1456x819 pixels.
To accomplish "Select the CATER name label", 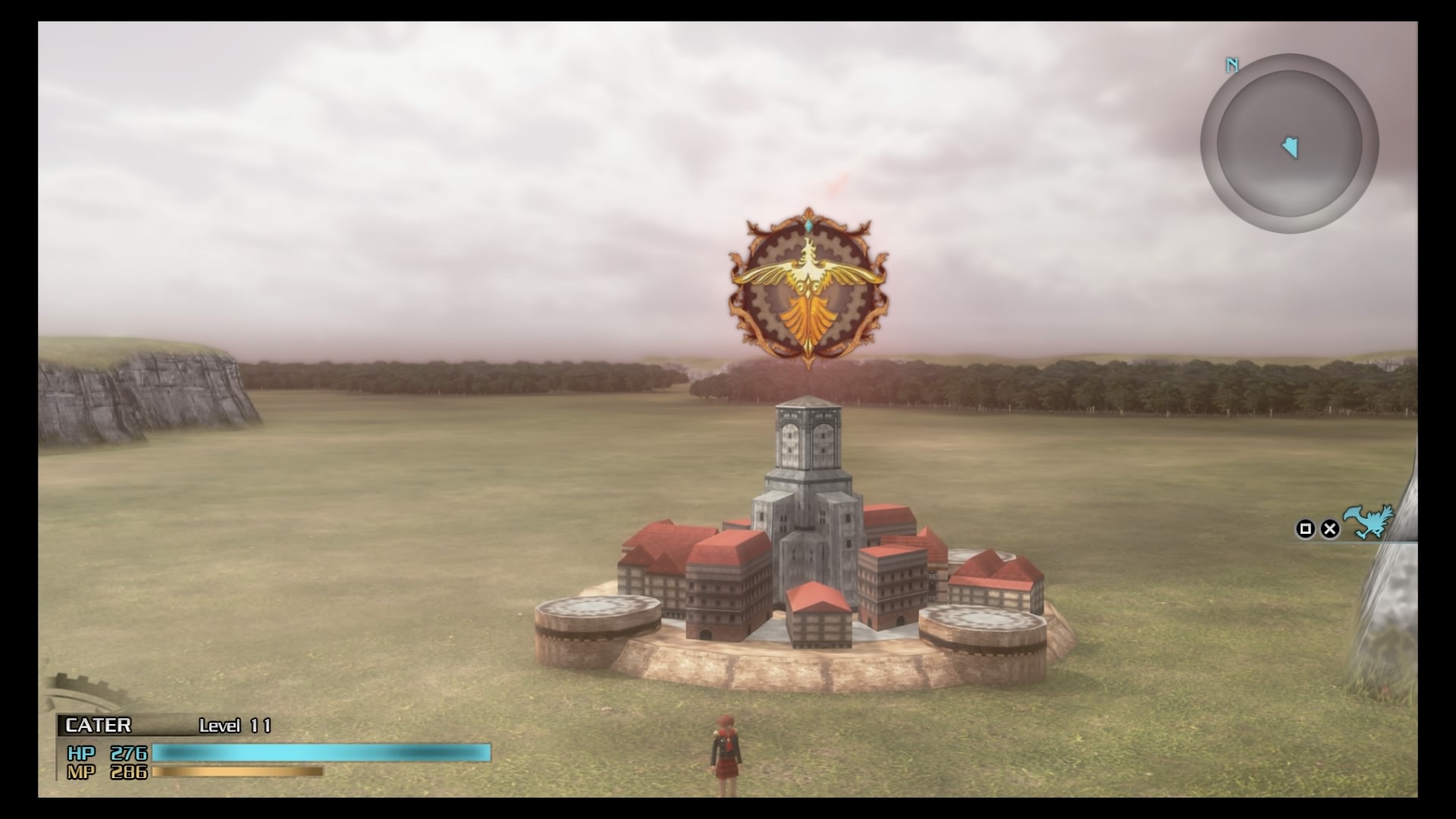I will click(x=99, y=725).
